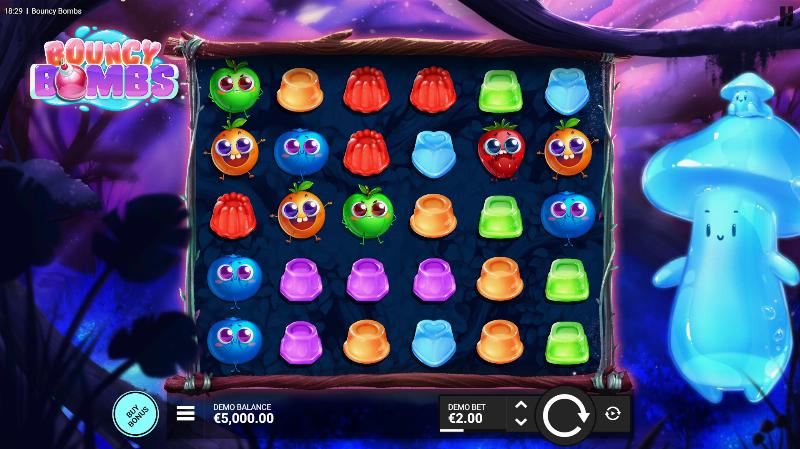Increase the demo bet with up arrow
The width and height of the screenshot is (800, 449).
(520, 405)
